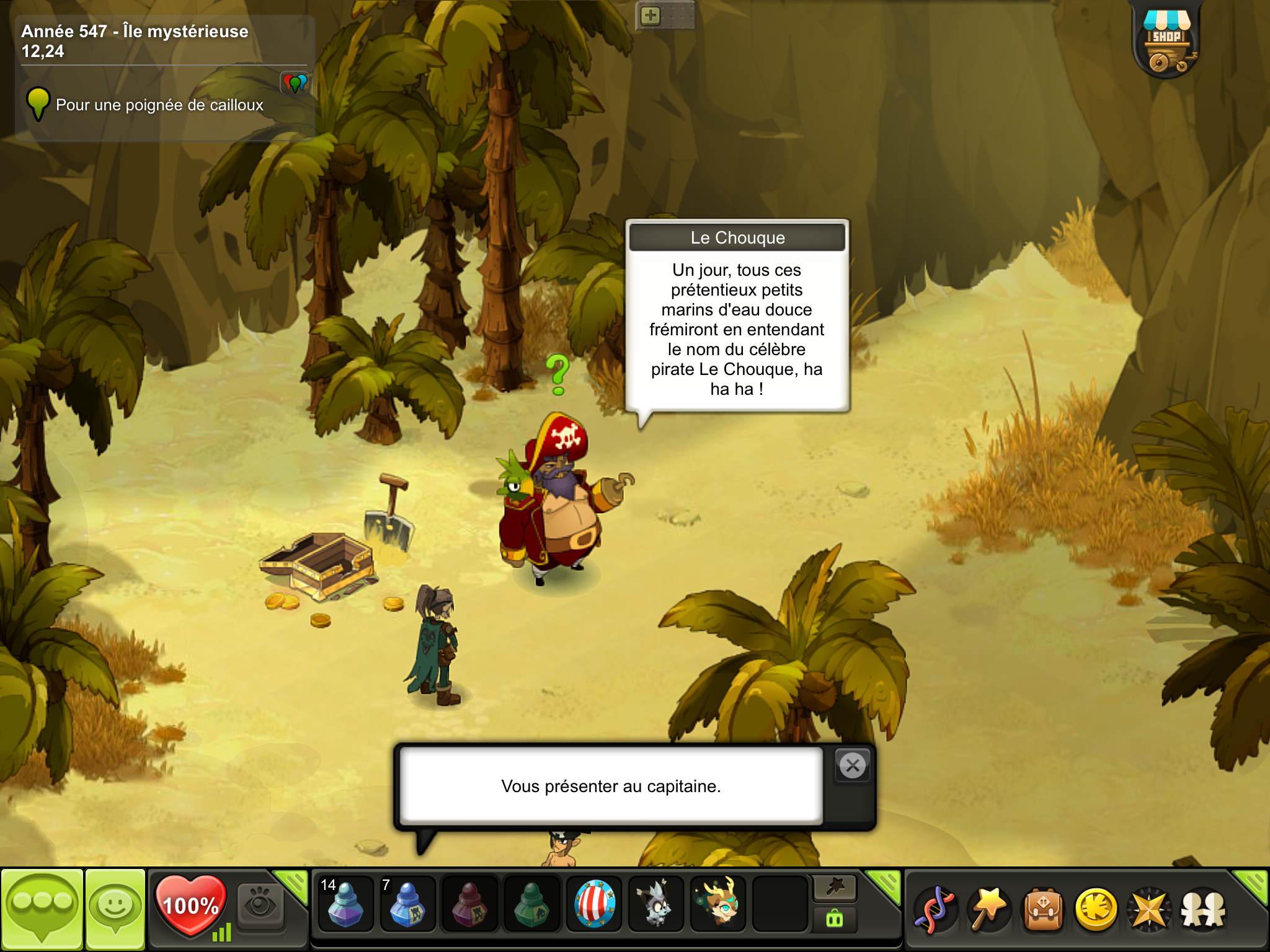The image size is (1270, 952).
Task: Open the character stats DNA helix icon
Action: pyautogui.click(x=935, y=910)
